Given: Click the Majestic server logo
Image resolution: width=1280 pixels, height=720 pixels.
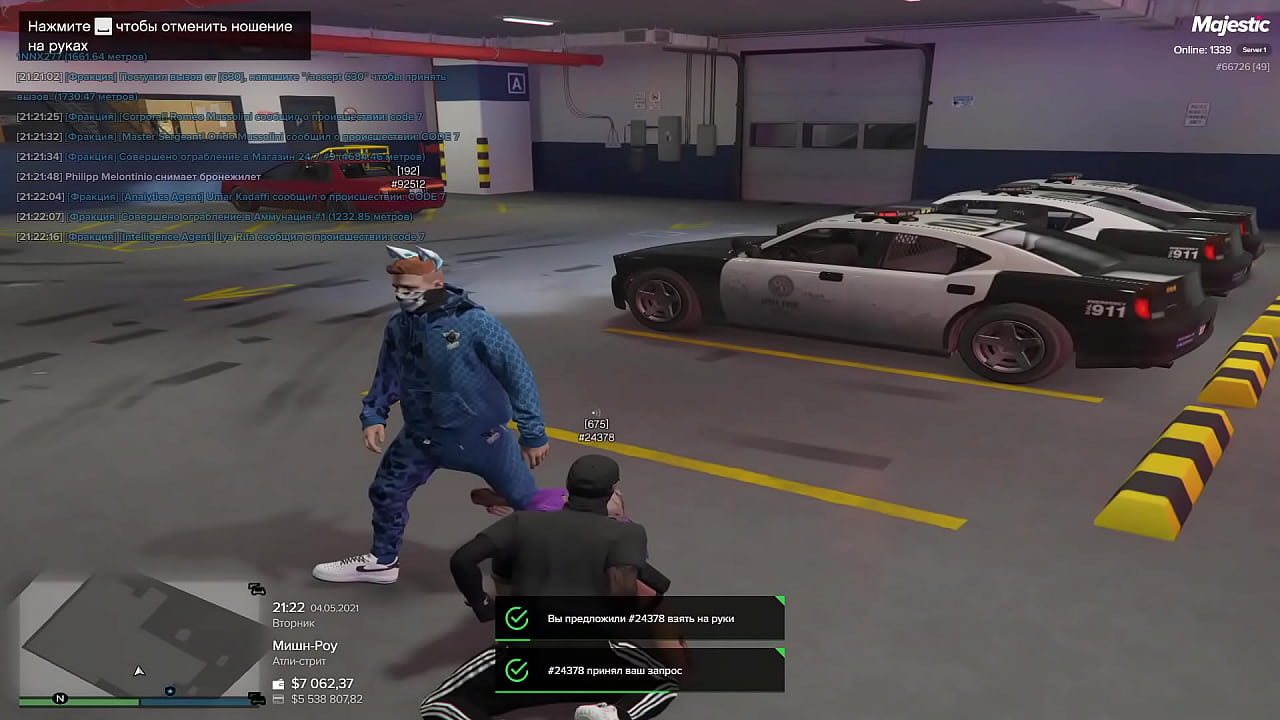Looking at the screenshot, I should point(1230,25).
